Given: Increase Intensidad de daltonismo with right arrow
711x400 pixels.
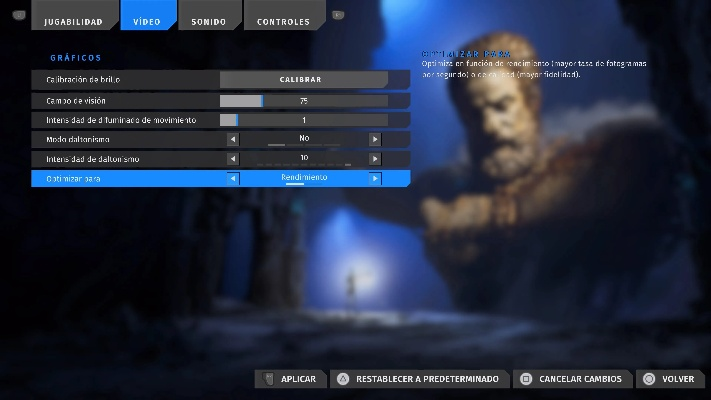Looking at the screenshot, I should tap(375, 159).
